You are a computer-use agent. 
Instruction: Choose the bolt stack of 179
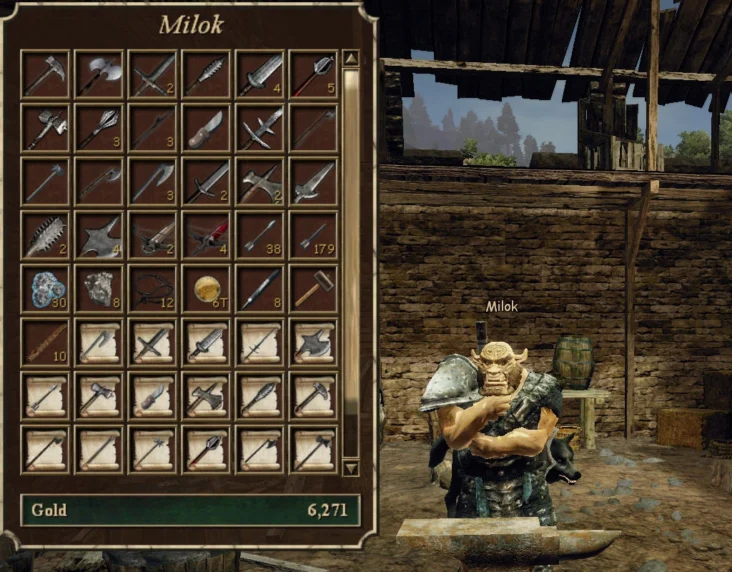click(315, 236)
